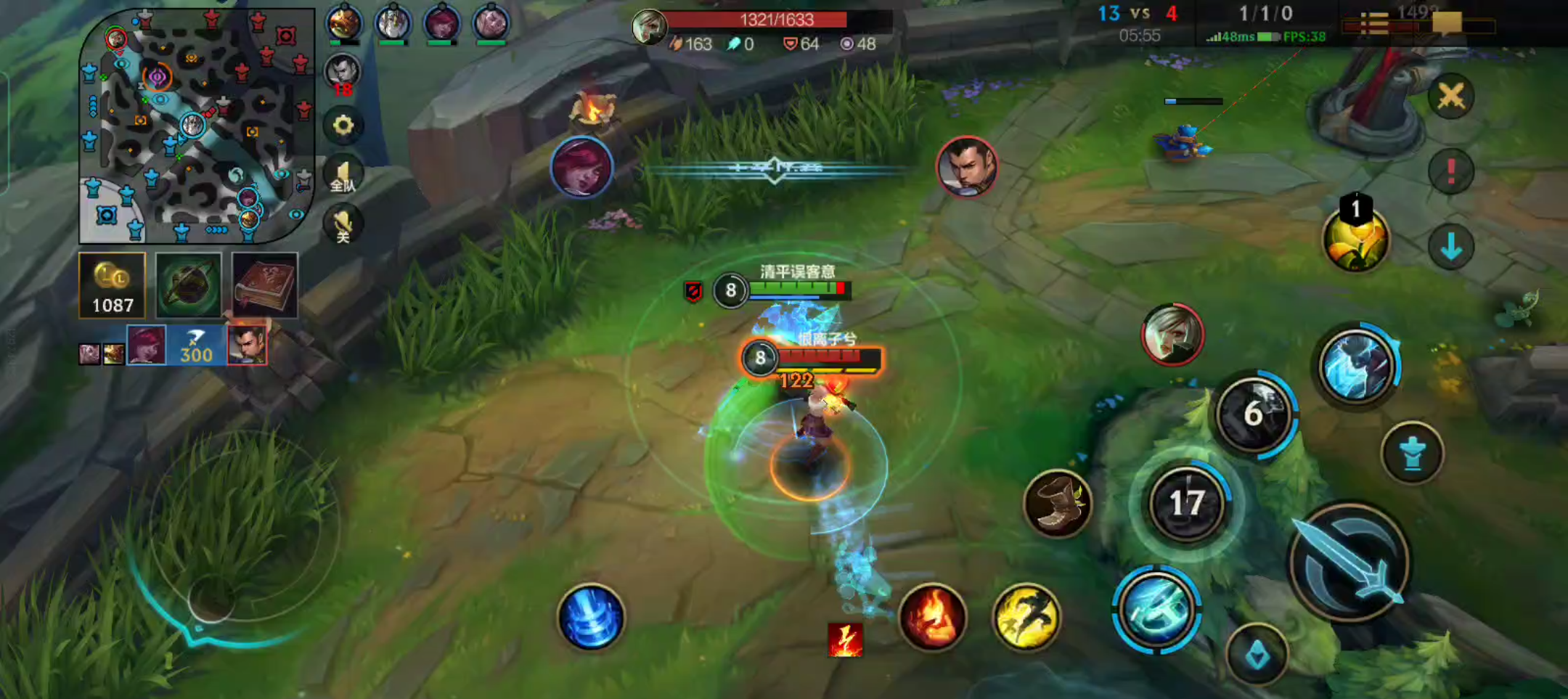1568x699 pixels.
Task: Target the enemy champion portrait near abilities
Action: click(1172, 335)
